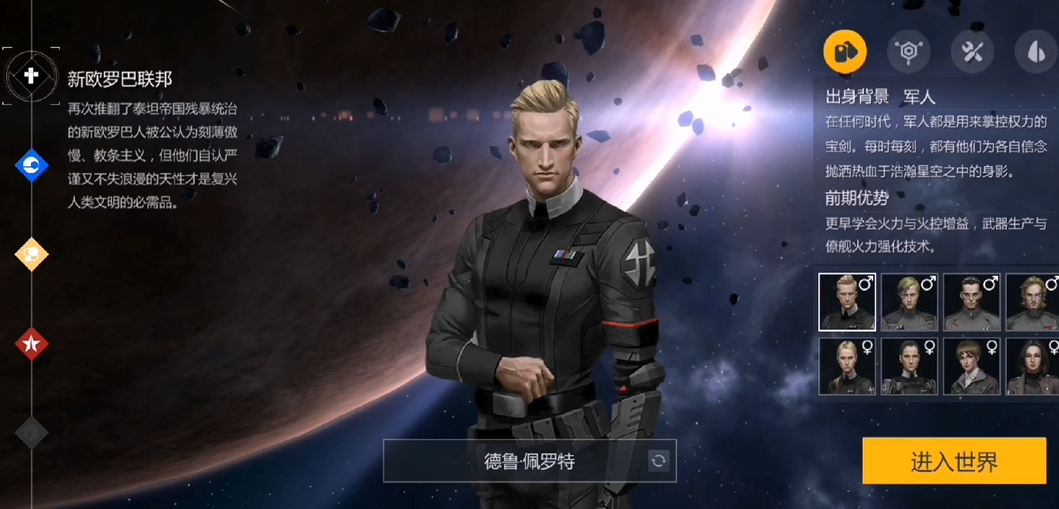Pick the bearded male portrait
1059x509 pixels.
tap(1032, 302)
